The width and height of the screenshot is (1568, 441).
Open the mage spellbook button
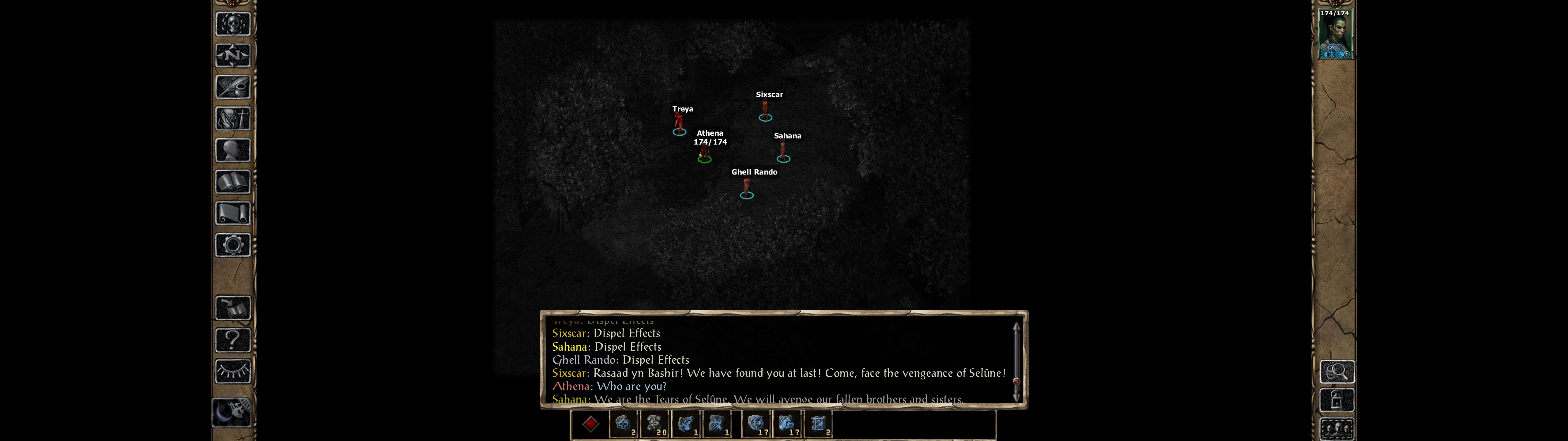pyautogui.click(x=233, y=182)
